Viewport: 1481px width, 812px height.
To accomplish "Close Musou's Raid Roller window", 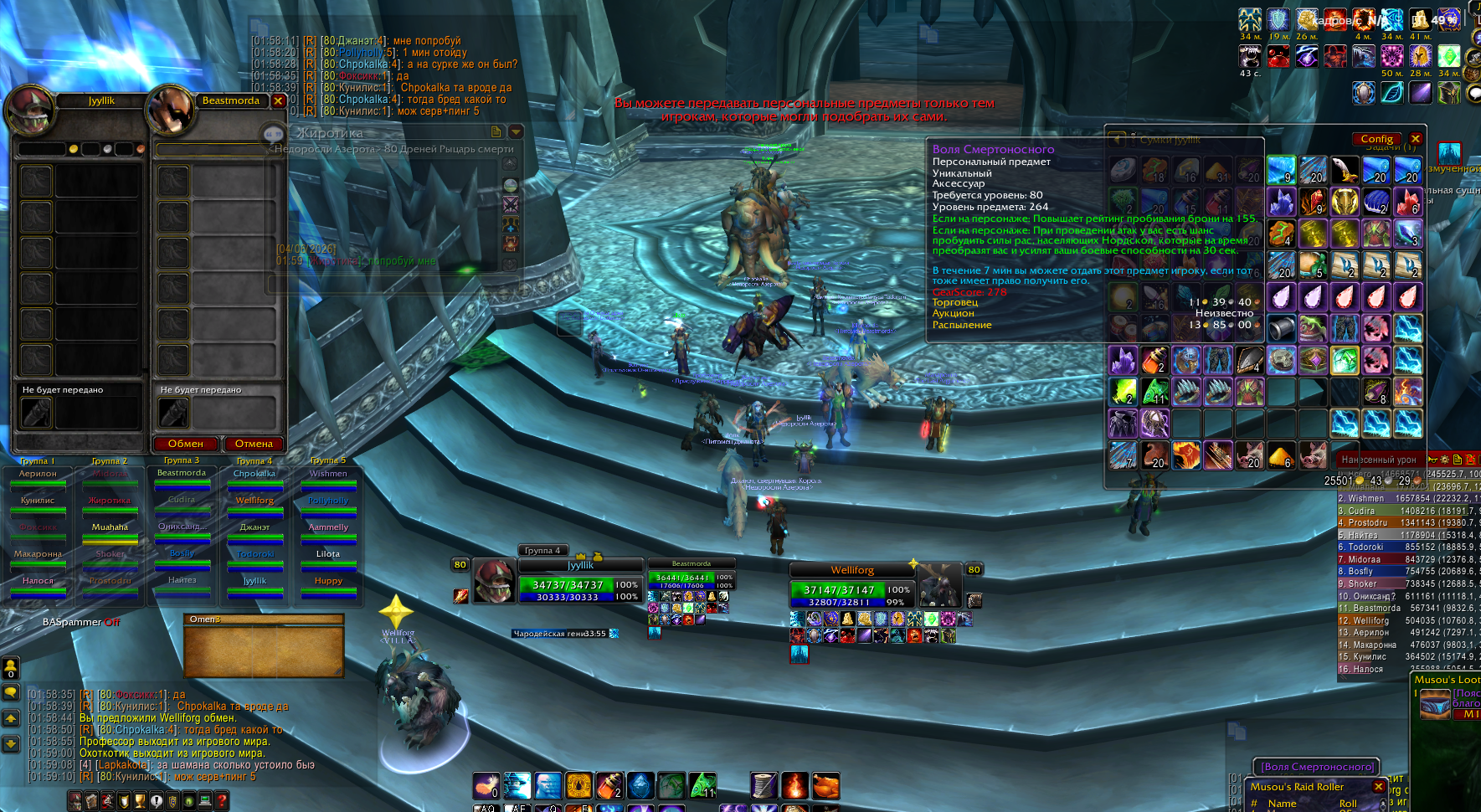I will (1379, 787).
